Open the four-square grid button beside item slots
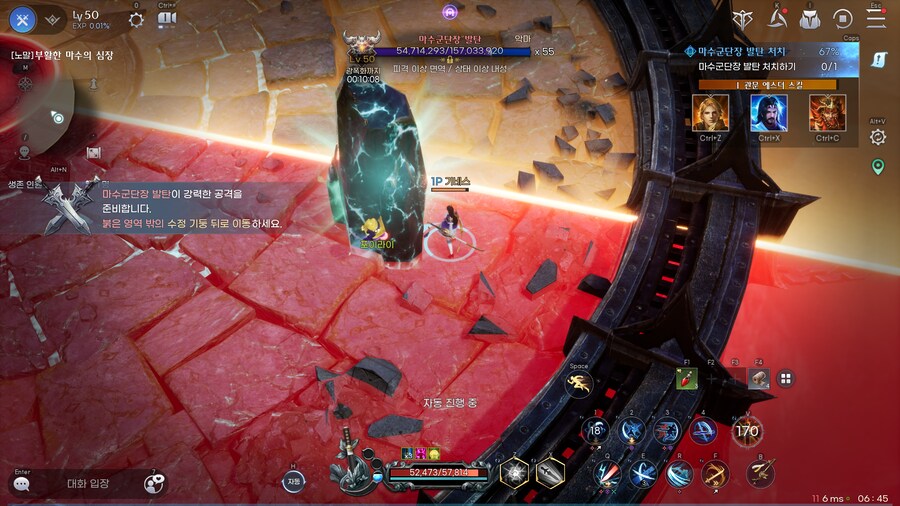The image size is (900, 506). pyautogui.click(x=786, y=378)
